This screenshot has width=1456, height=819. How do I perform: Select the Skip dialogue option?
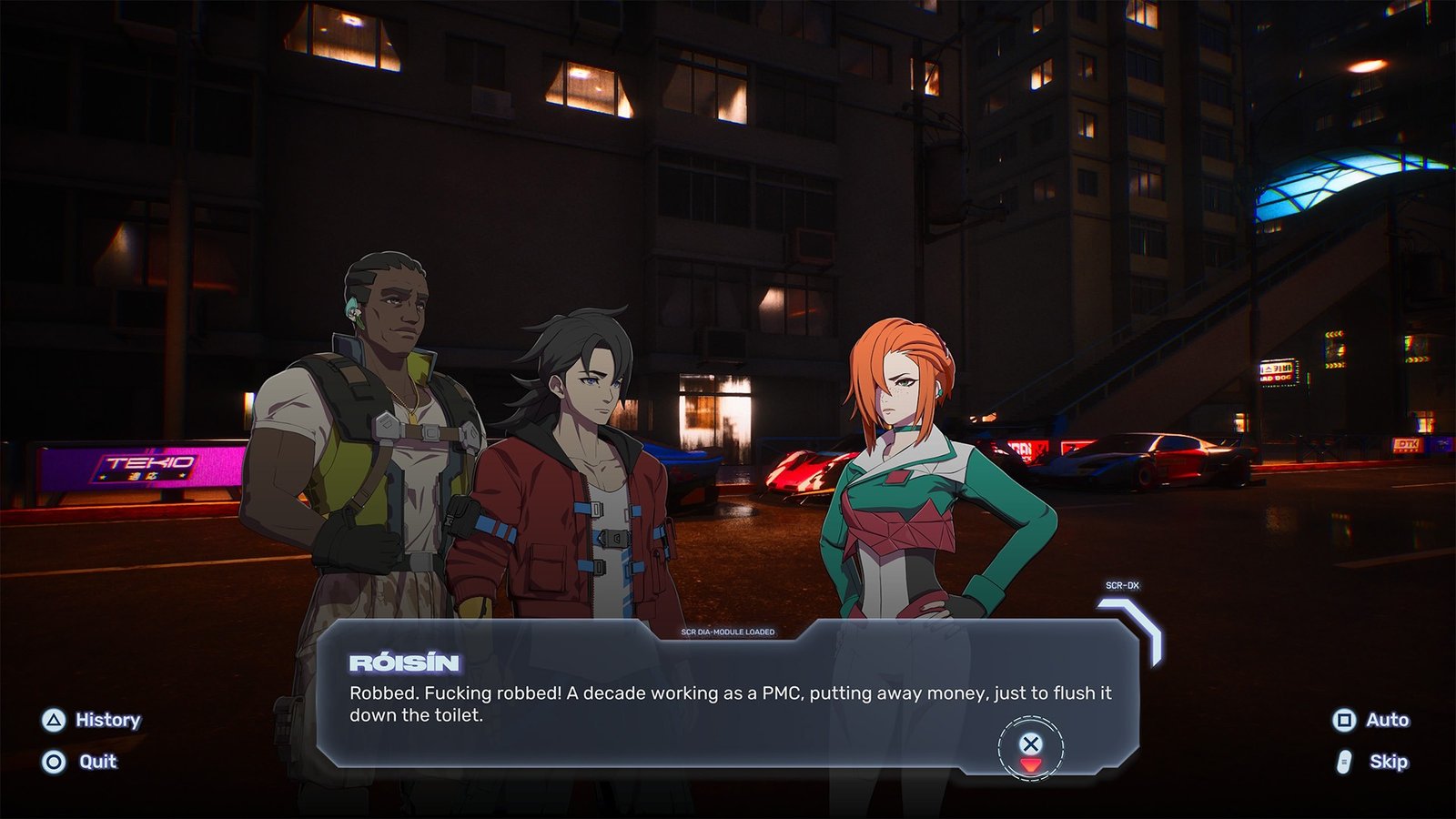(x=1373, y=762)
